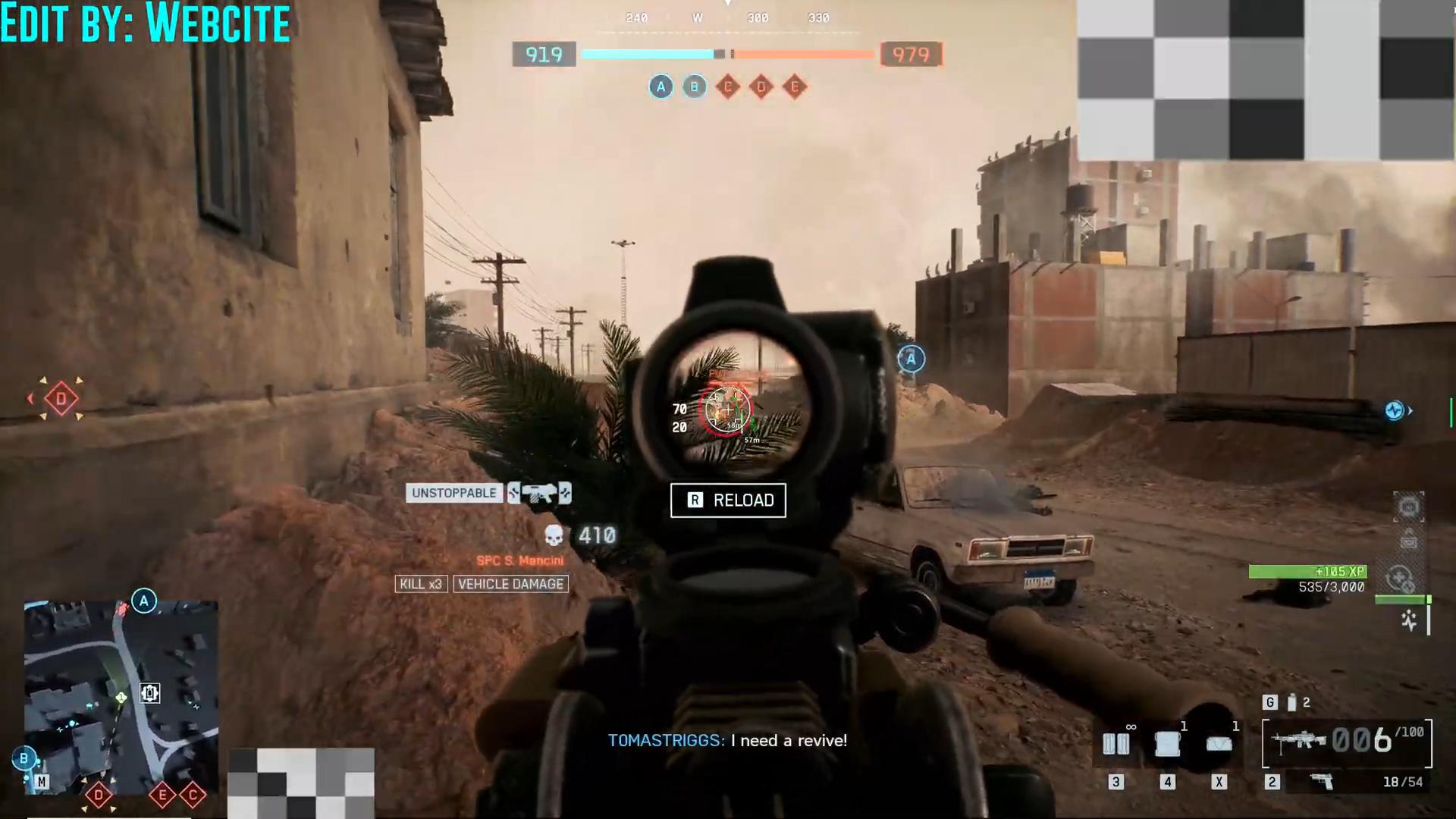1456x819 pixels.
Task: Click the blue squadmate marker at the right edge
Action: pos(1395,411)
